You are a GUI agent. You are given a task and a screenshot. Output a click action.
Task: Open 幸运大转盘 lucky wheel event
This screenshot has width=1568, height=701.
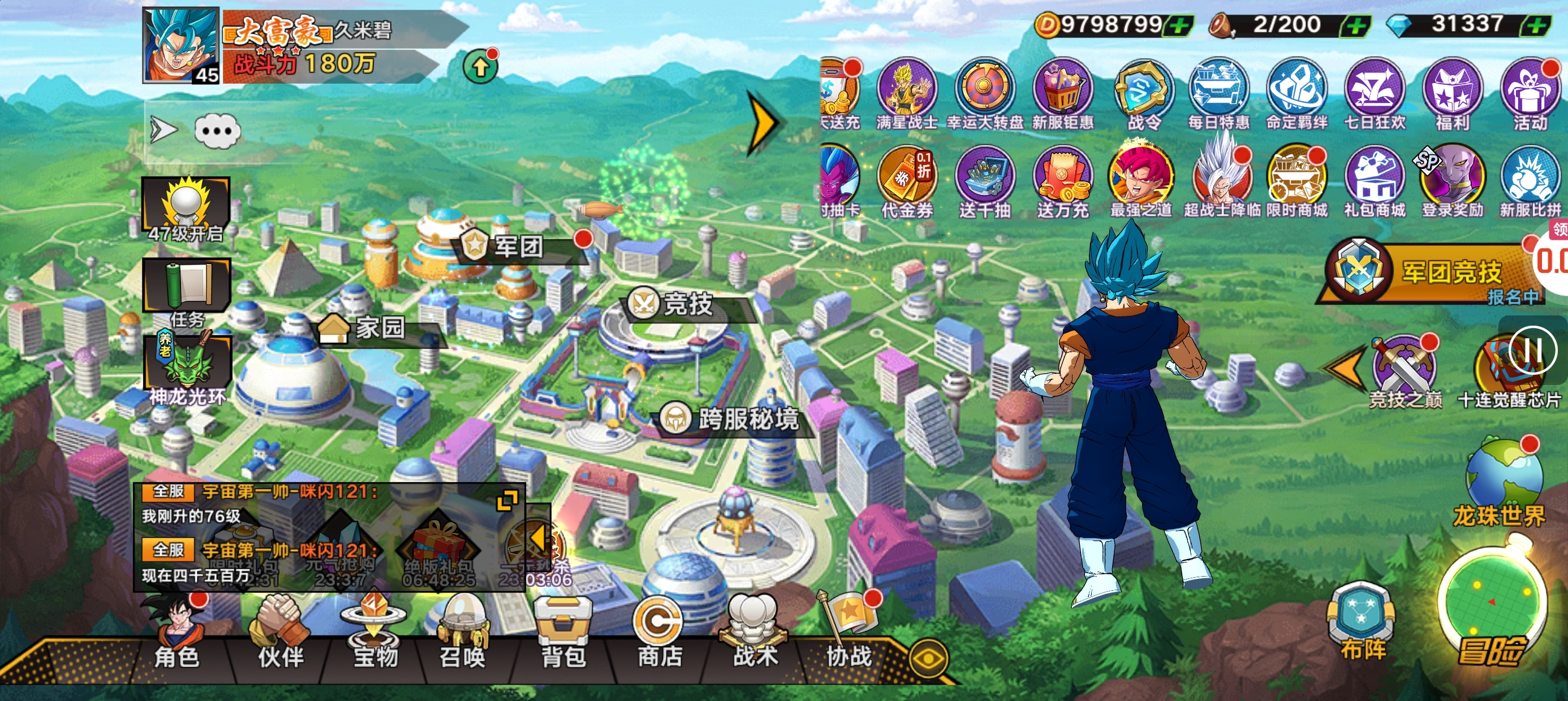984,94
